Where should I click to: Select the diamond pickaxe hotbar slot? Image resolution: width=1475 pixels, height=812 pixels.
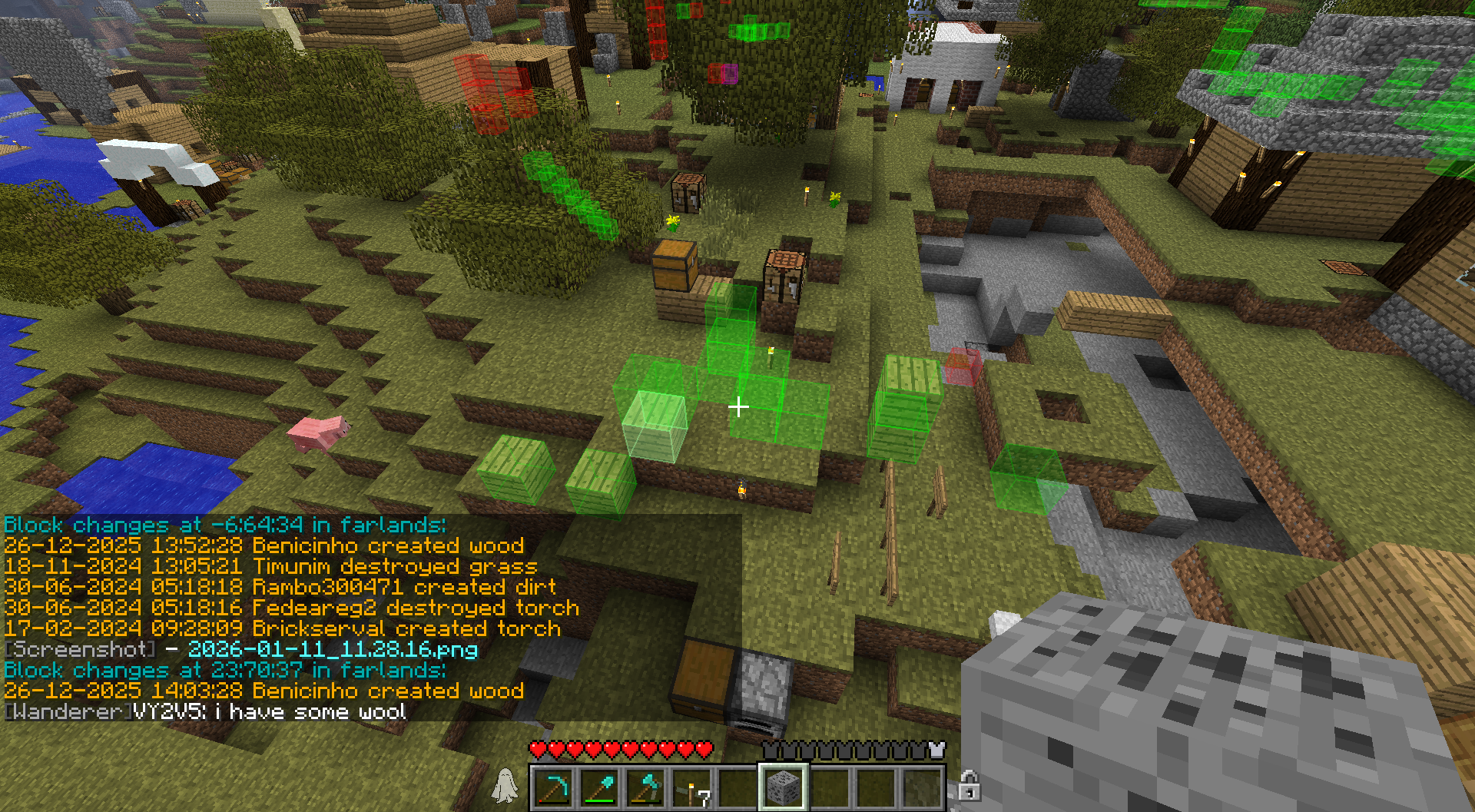point(553,788)
